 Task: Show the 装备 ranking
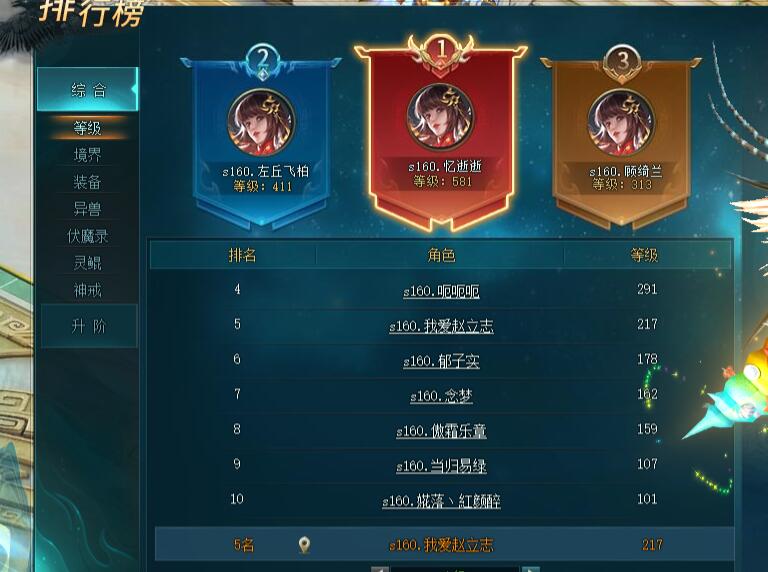coord(87,182)
